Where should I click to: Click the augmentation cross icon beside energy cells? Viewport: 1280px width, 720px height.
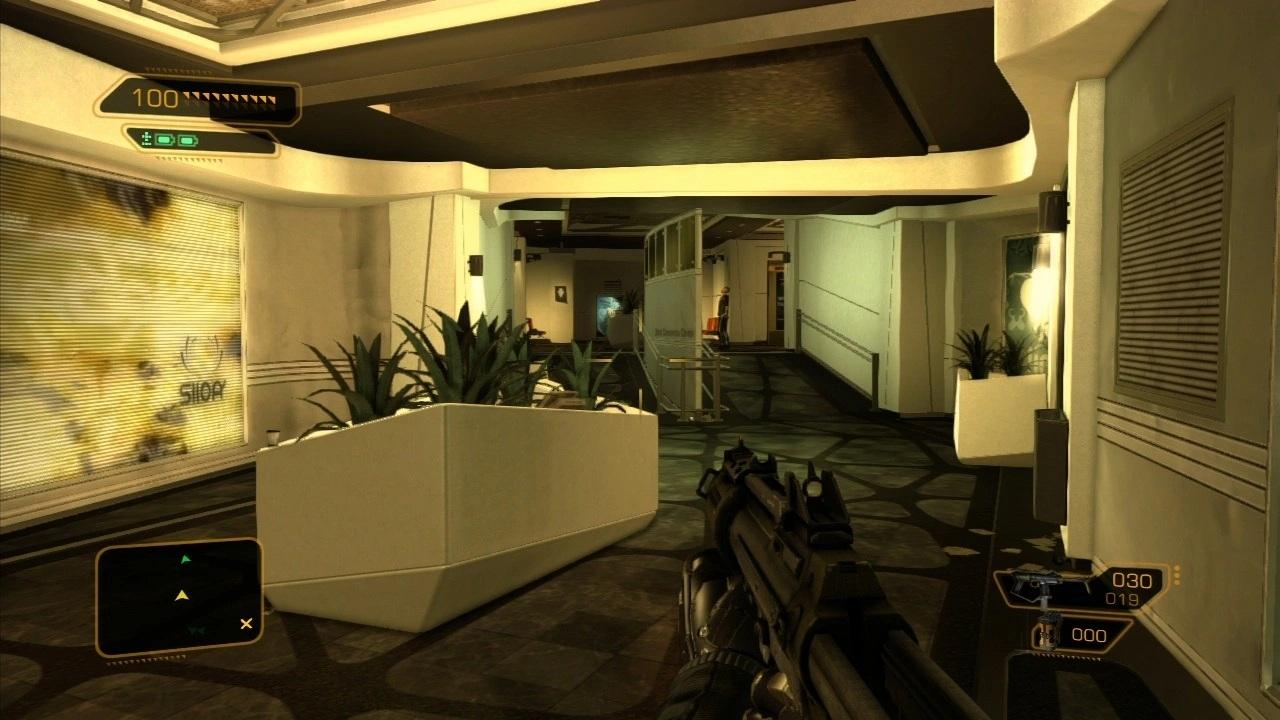148,137
